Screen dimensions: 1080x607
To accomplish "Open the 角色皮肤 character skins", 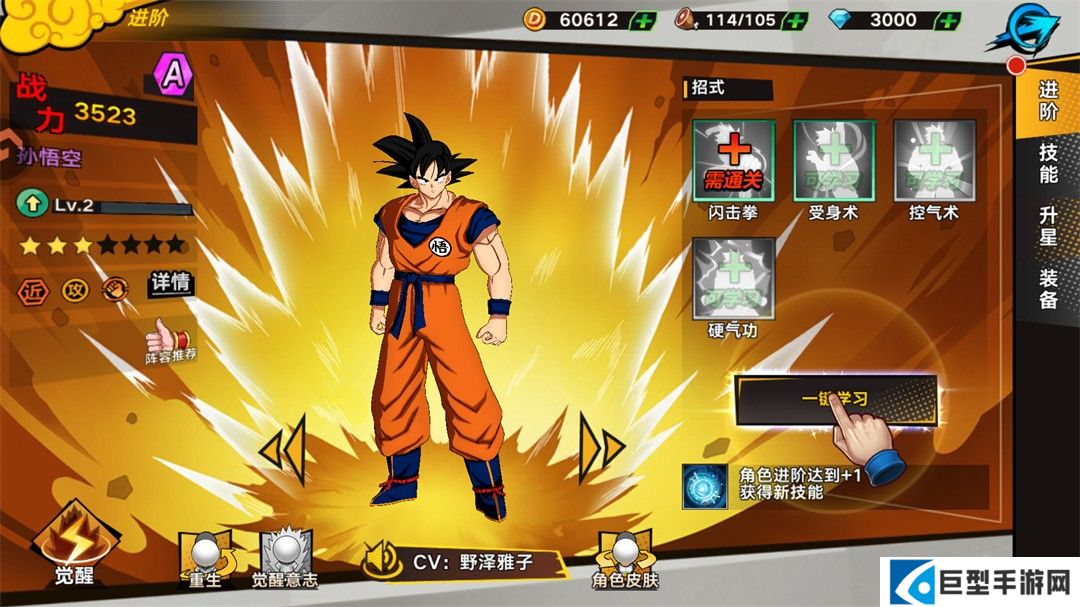I will coord(625,557).
